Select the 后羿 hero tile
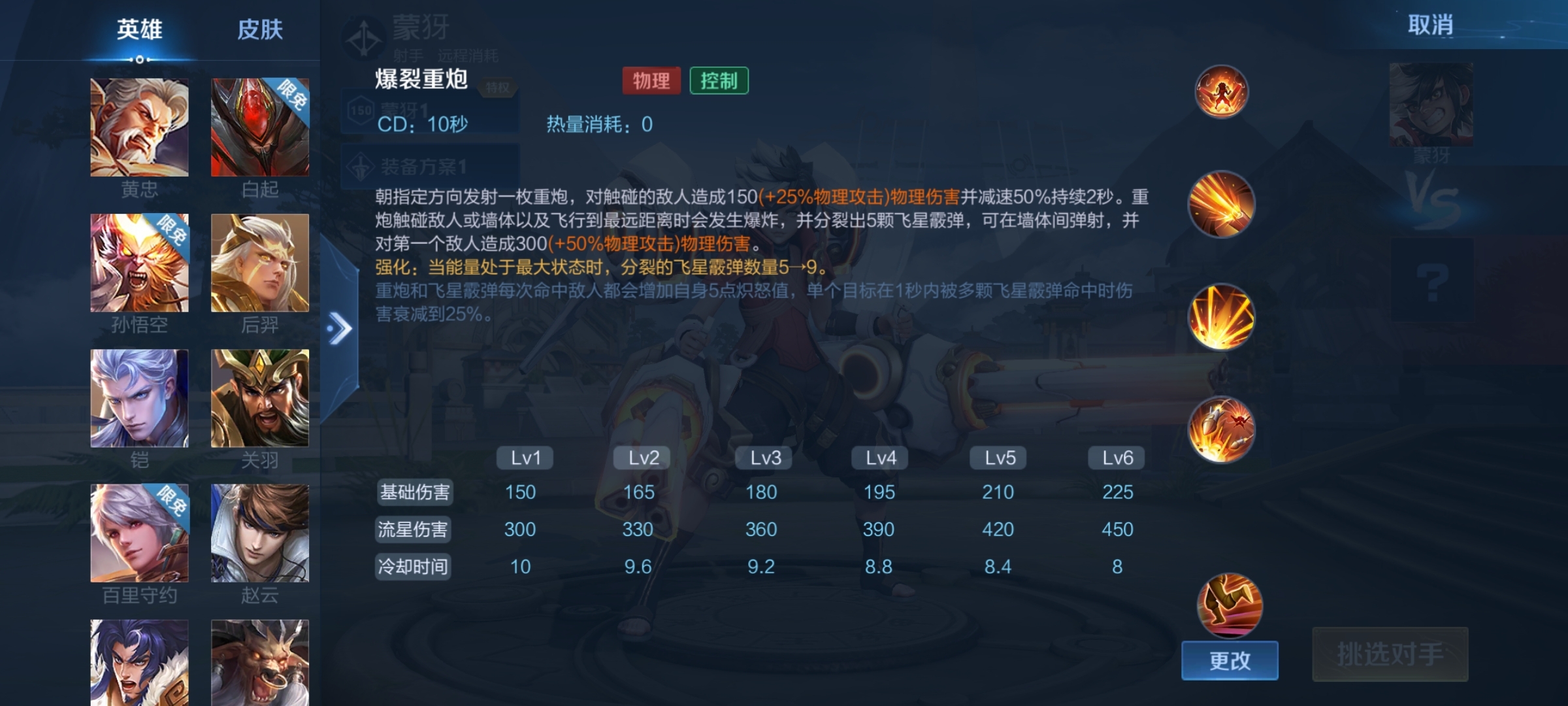 [x=259, y=263]
